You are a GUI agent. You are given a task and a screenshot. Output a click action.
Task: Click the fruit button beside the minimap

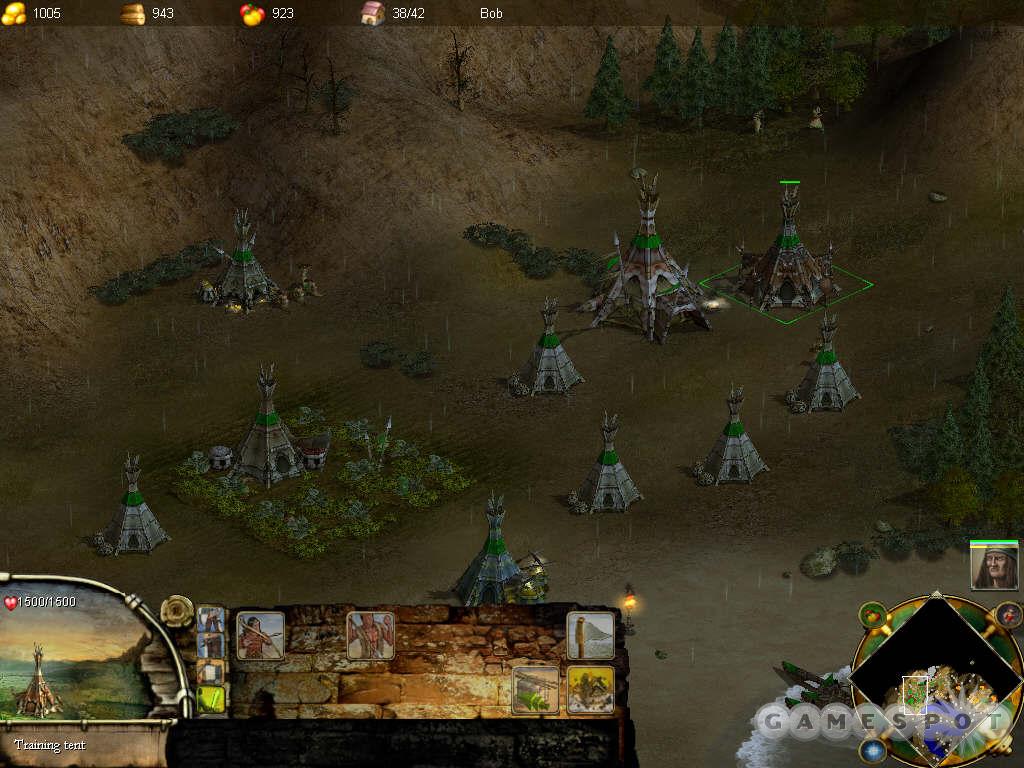(873, 616)
